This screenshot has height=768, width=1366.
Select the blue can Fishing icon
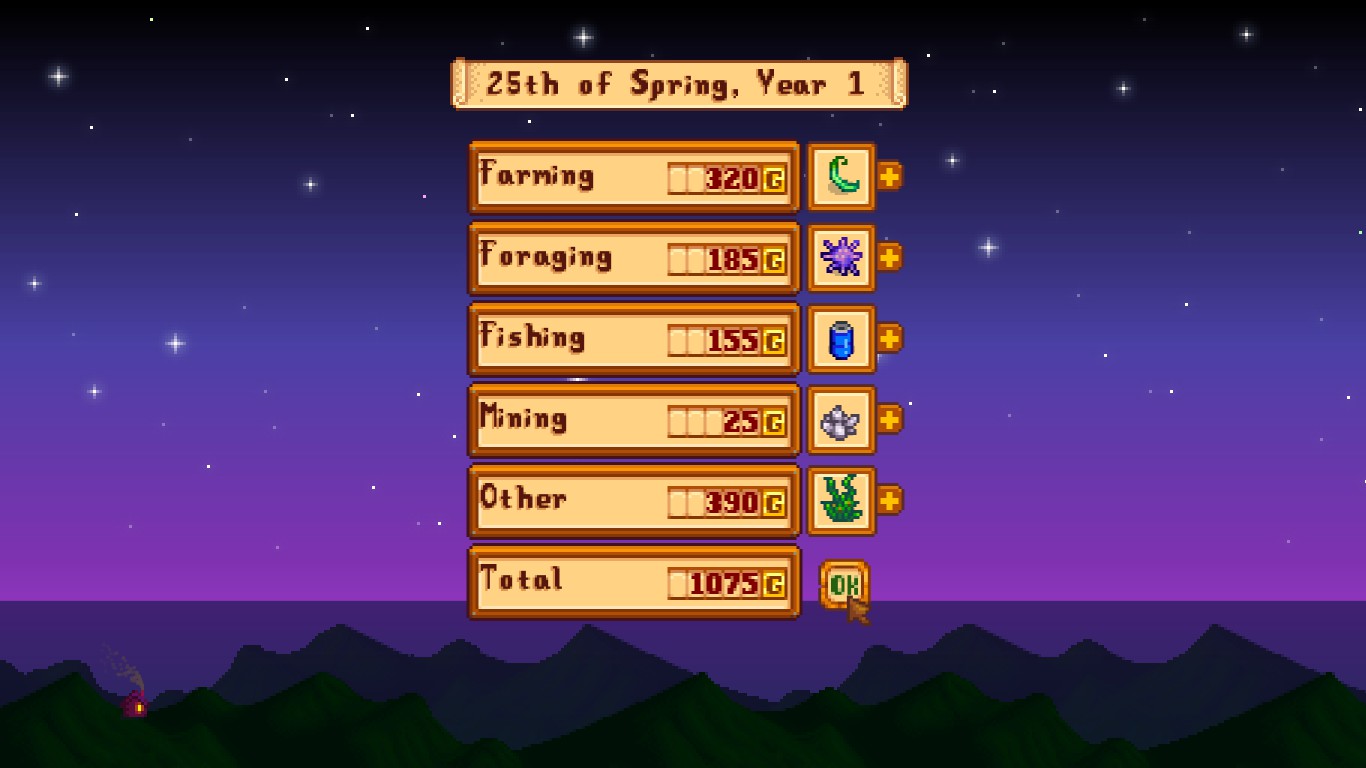pos(841,339)
